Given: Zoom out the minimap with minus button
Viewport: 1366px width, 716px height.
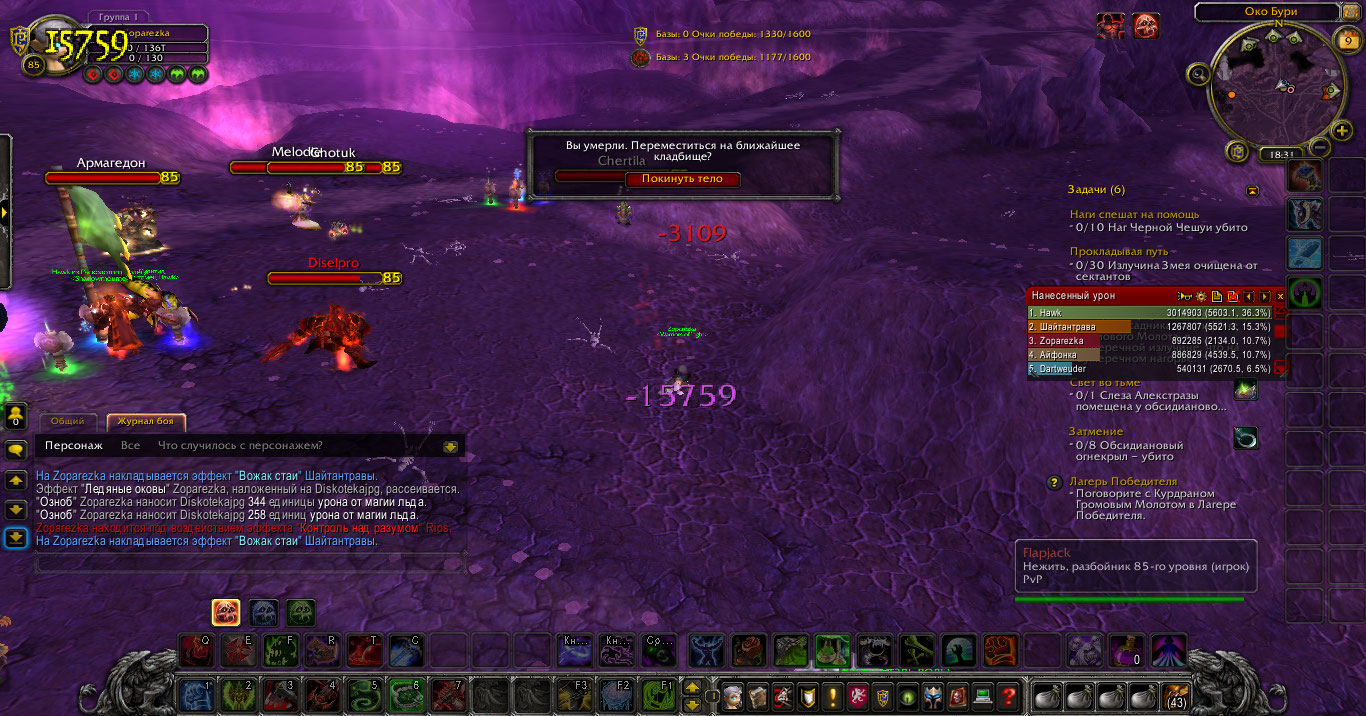Looking at the screenshot, I should [x=1318, y=148].
